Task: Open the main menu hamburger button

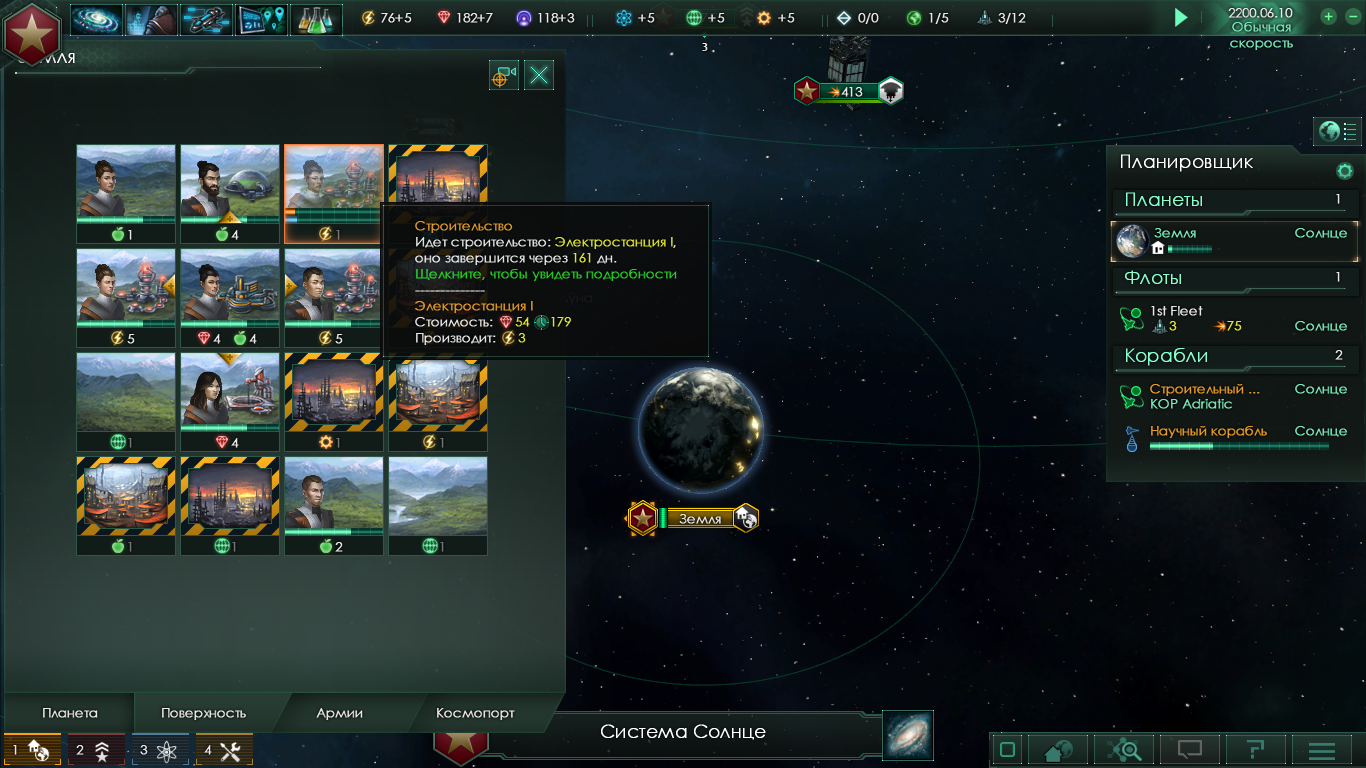Action: [x=1322, y=750]
